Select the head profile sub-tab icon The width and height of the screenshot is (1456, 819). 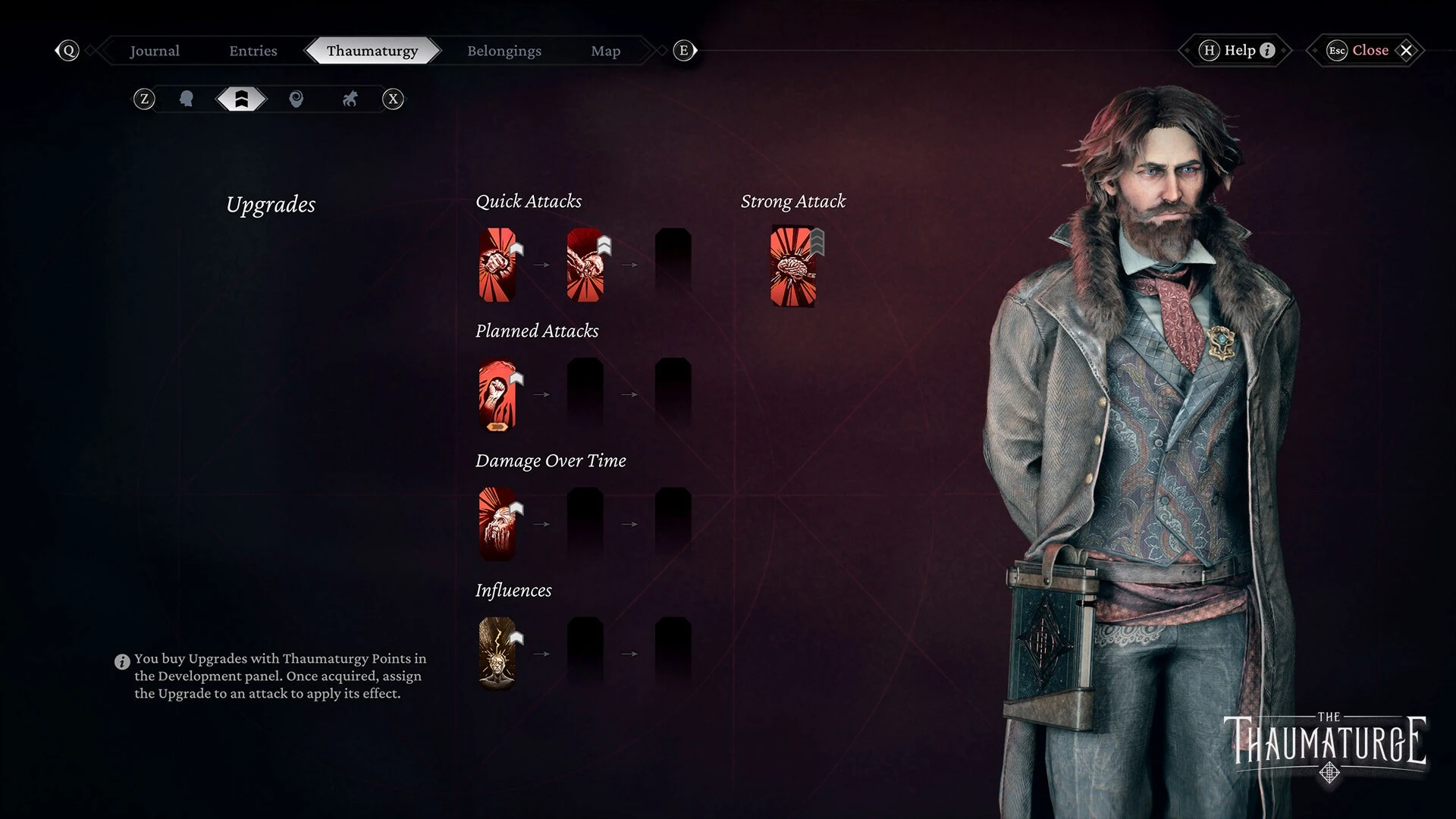[187, 99]
